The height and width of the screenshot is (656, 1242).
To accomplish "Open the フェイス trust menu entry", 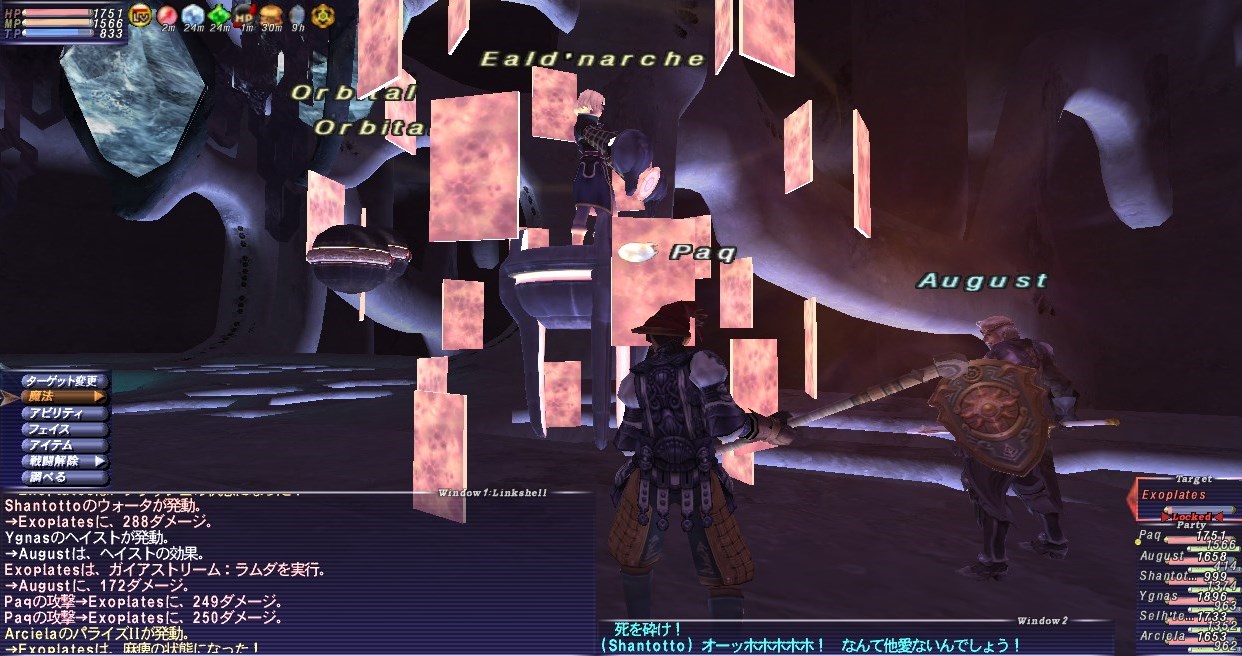I will 62,429.
